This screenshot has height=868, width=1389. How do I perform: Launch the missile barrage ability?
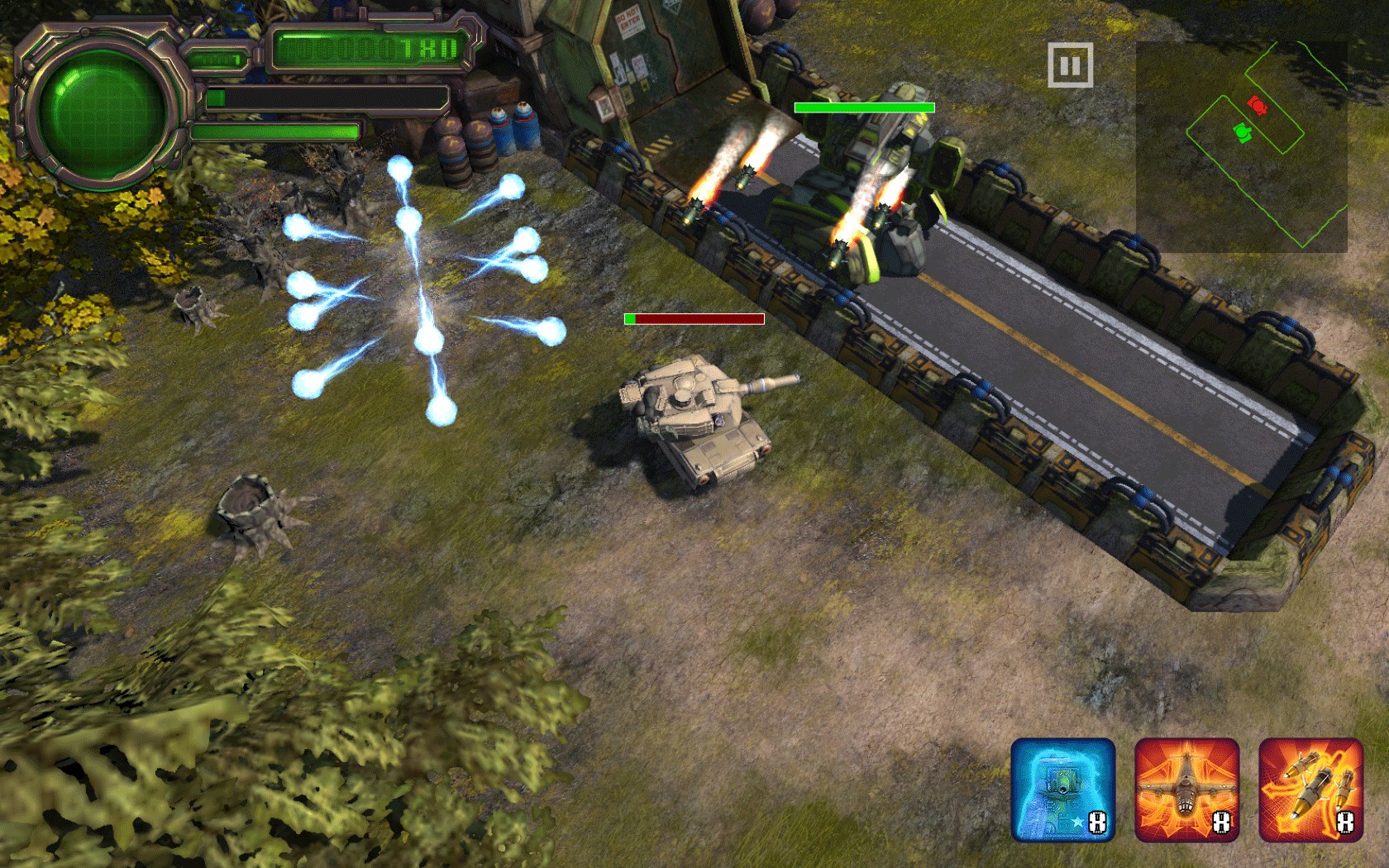(1310, 789)
